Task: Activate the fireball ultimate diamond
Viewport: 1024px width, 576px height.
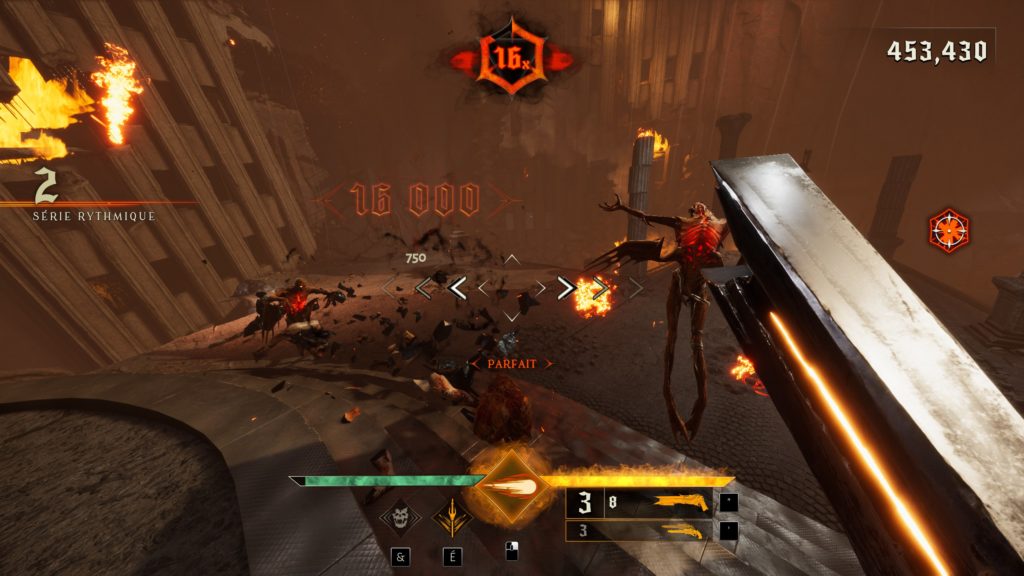Action: pyautogui.click(x=509, y=487)
